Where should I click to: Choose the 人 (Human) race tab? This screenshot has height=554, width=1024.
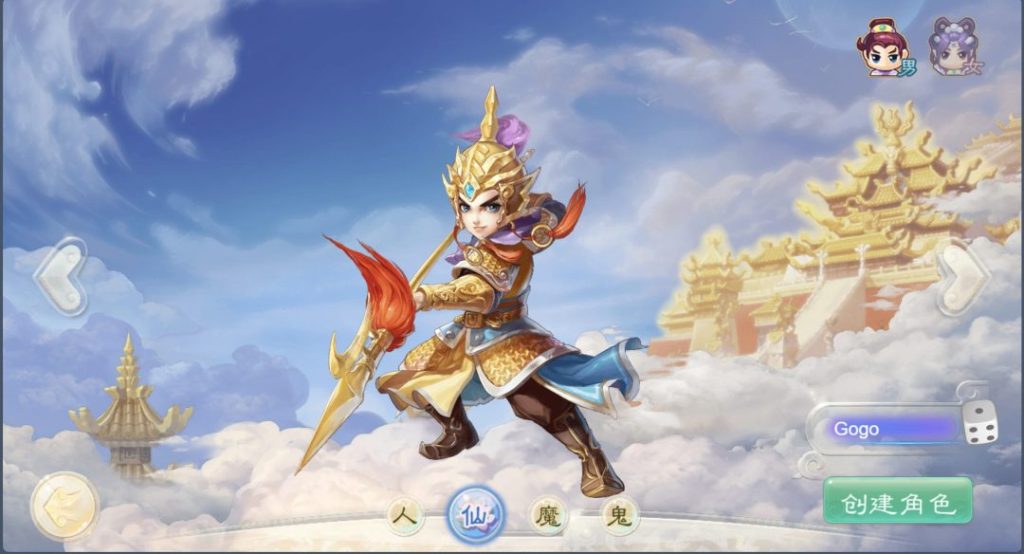(x=404, y=516)
